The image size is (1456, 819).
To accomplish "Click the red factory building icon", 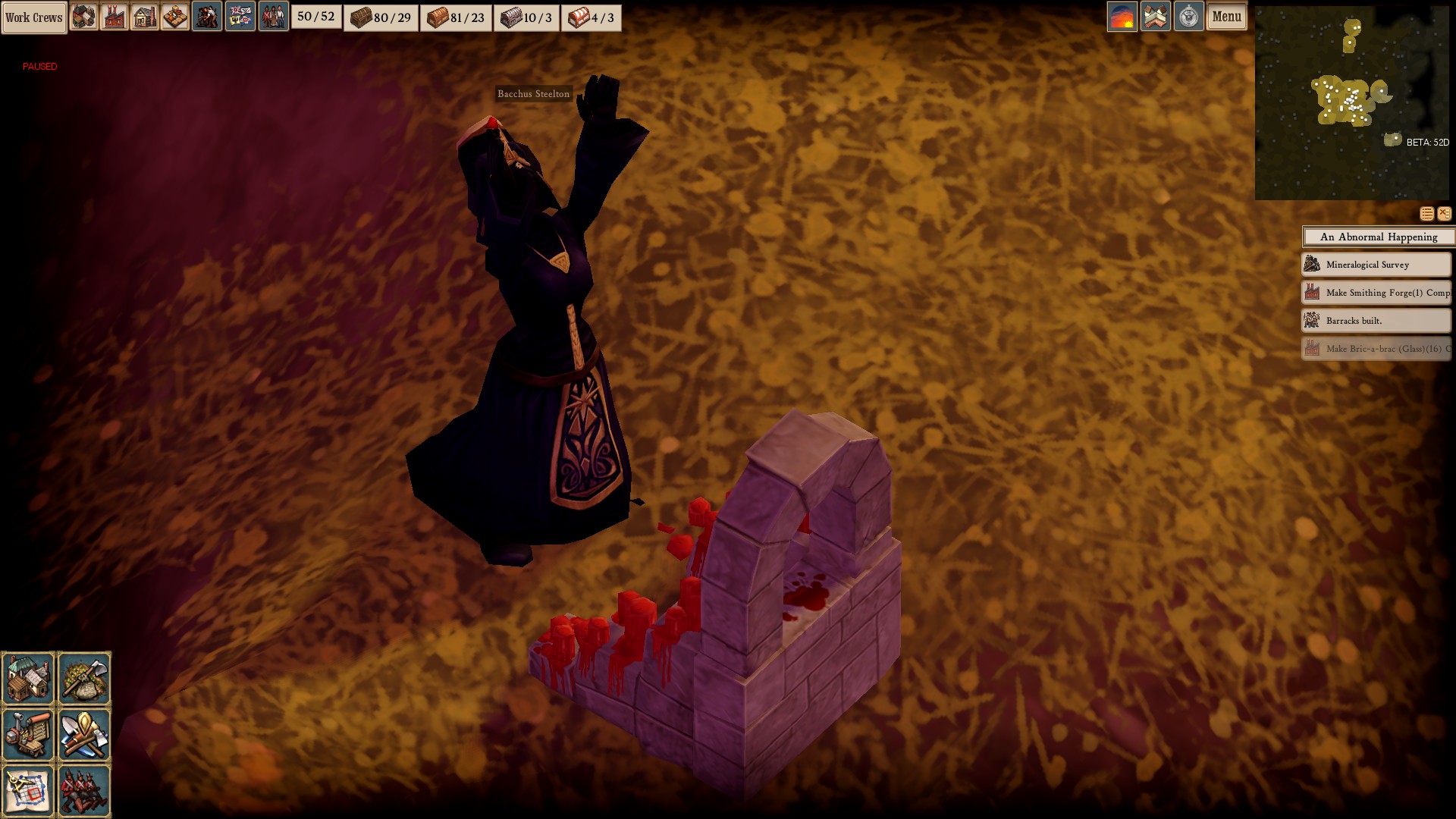I will (114, 17).
